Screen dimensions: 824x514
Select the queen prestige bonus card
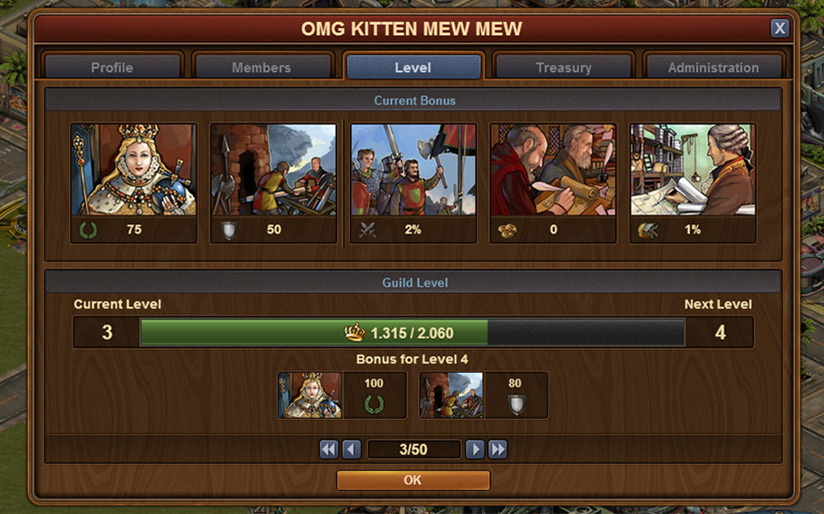point(133,170)
